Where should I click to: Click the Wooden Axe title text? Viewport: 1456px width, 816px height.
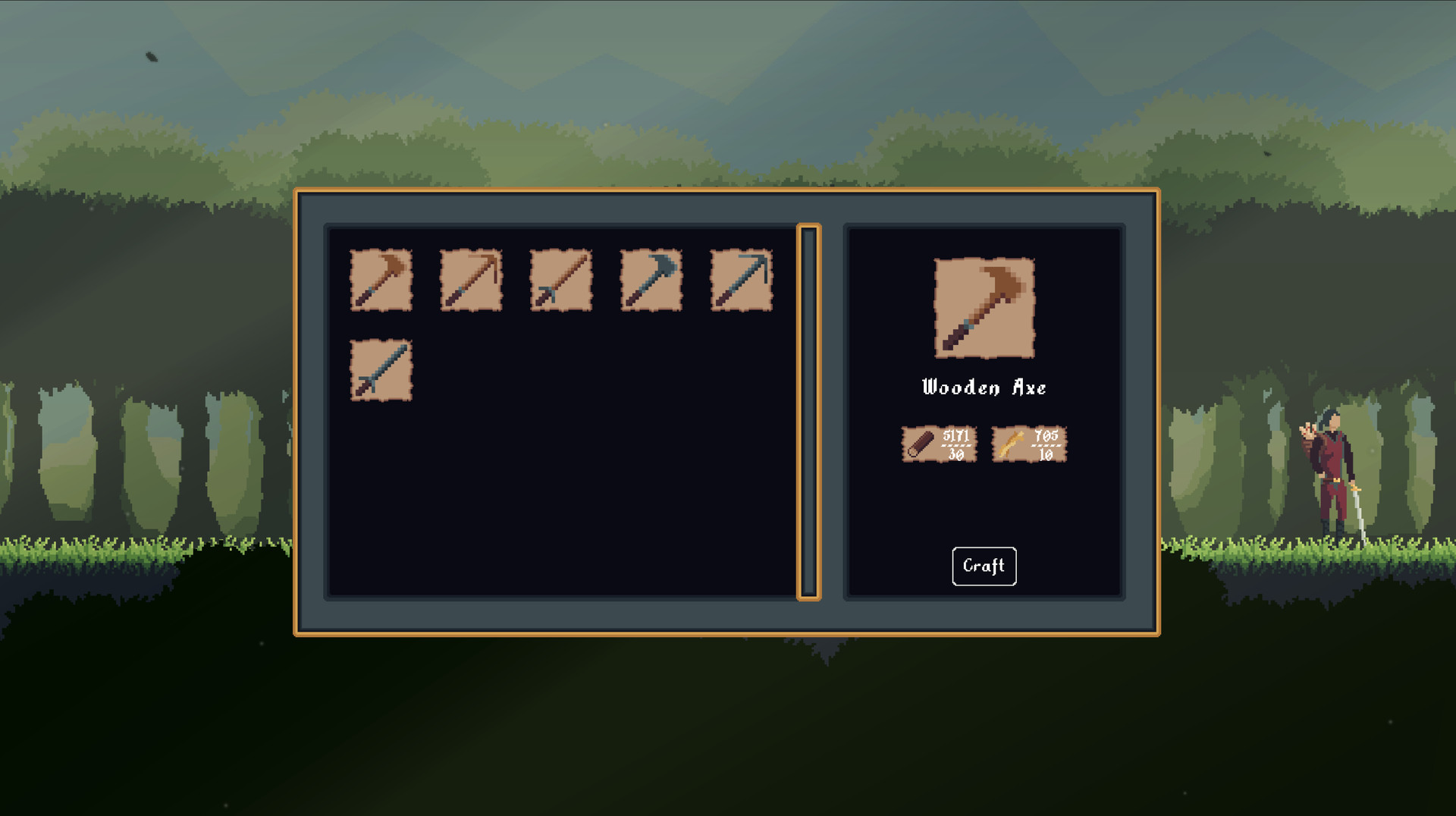(x=984, y=388)
